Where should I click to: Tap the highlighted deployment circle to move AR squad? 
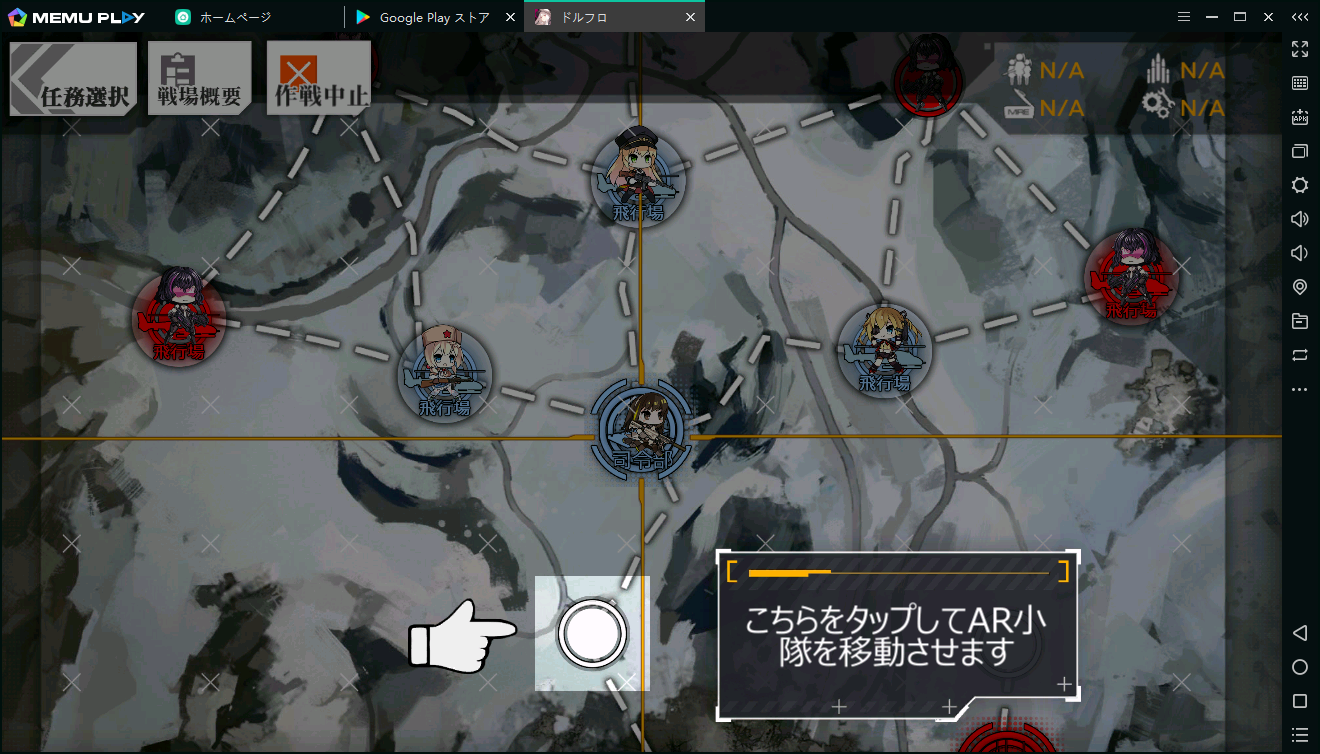click(x=592, y=632)
